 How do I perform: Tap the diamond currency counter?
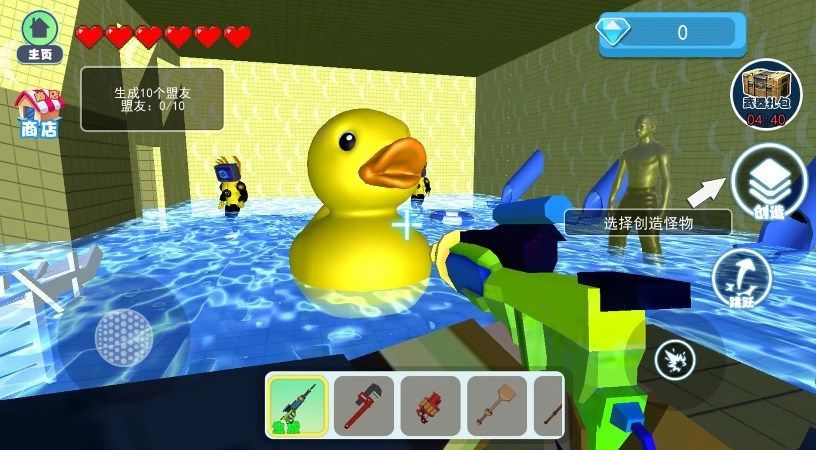point(672,33)
